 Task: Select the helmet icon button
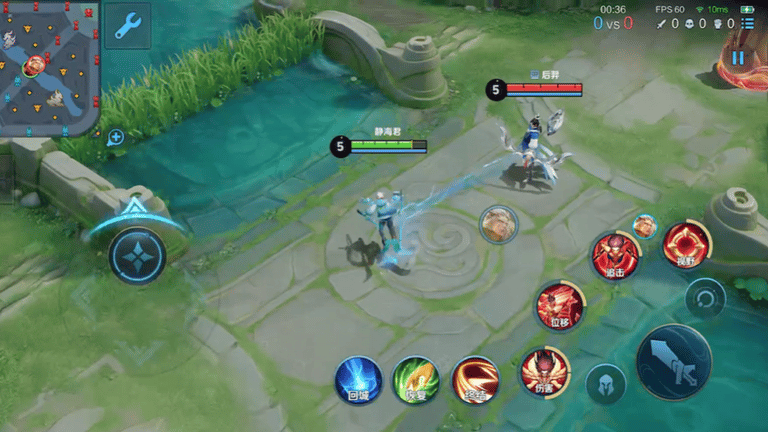[x=606, y=385]
